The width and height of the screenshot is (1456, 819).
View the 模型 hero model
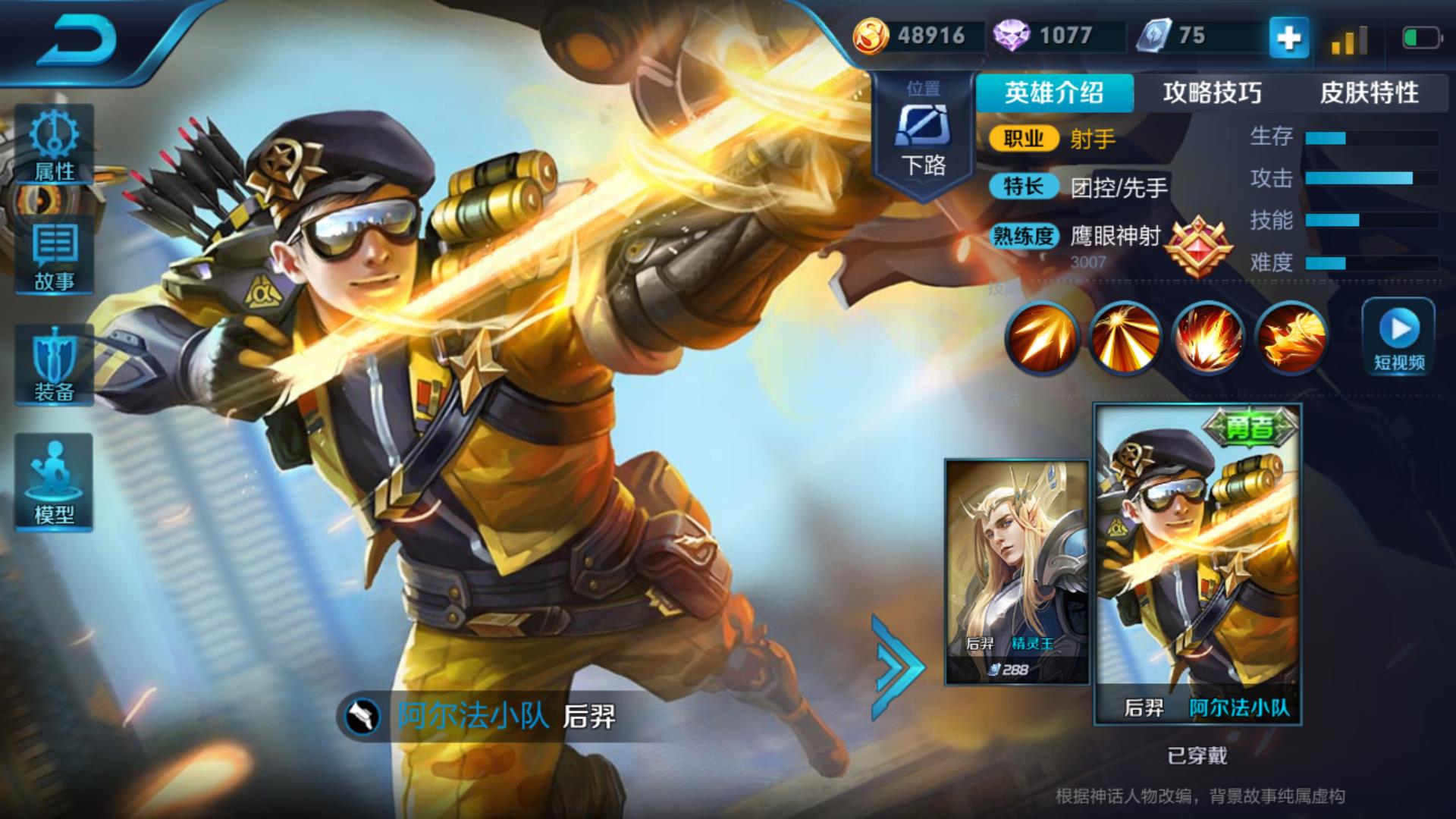pyautogui.click(x=54, y=482)
